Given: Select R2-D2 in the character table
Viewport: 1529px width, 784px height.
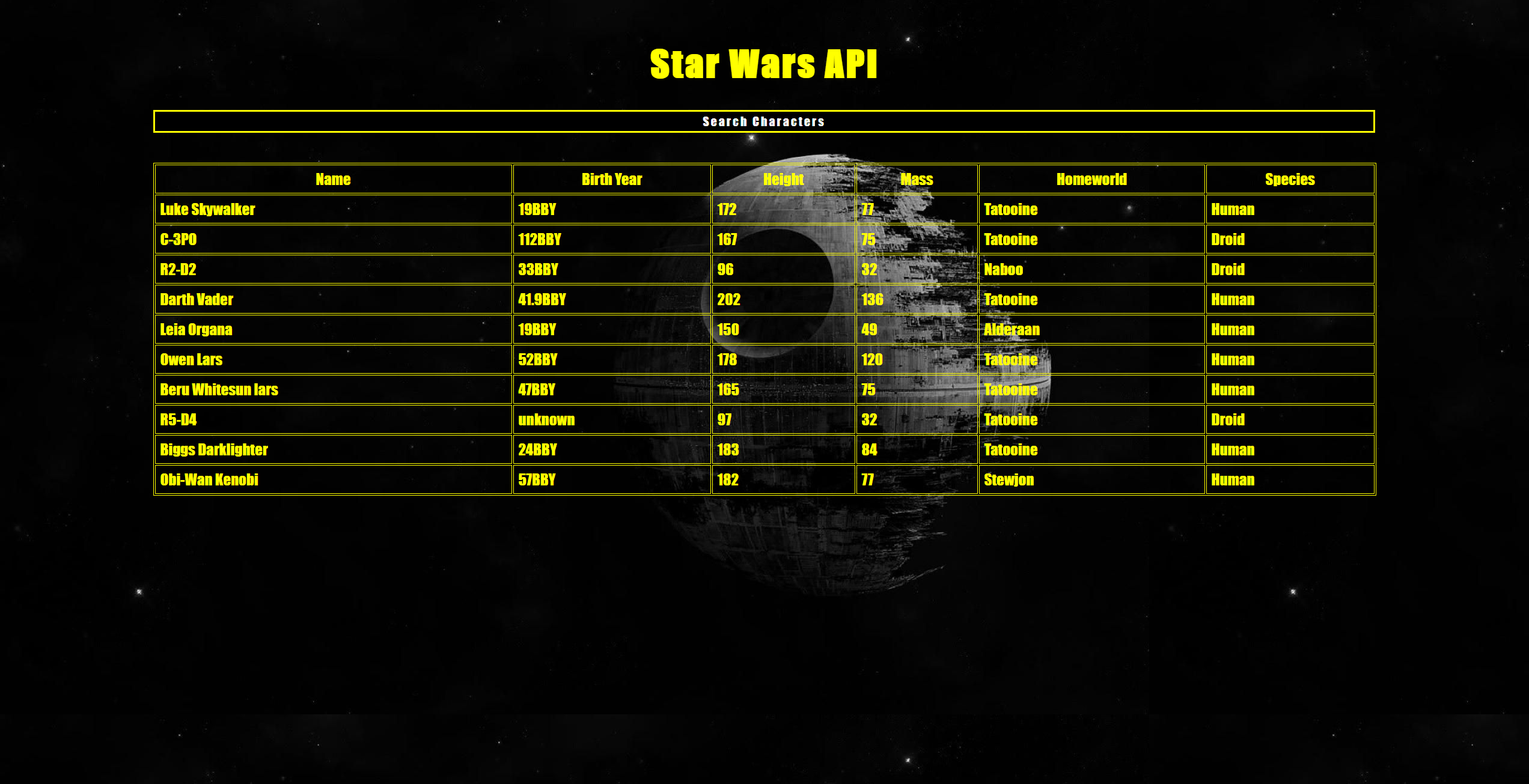Looking at the screenshot, I should click(179, 269).
